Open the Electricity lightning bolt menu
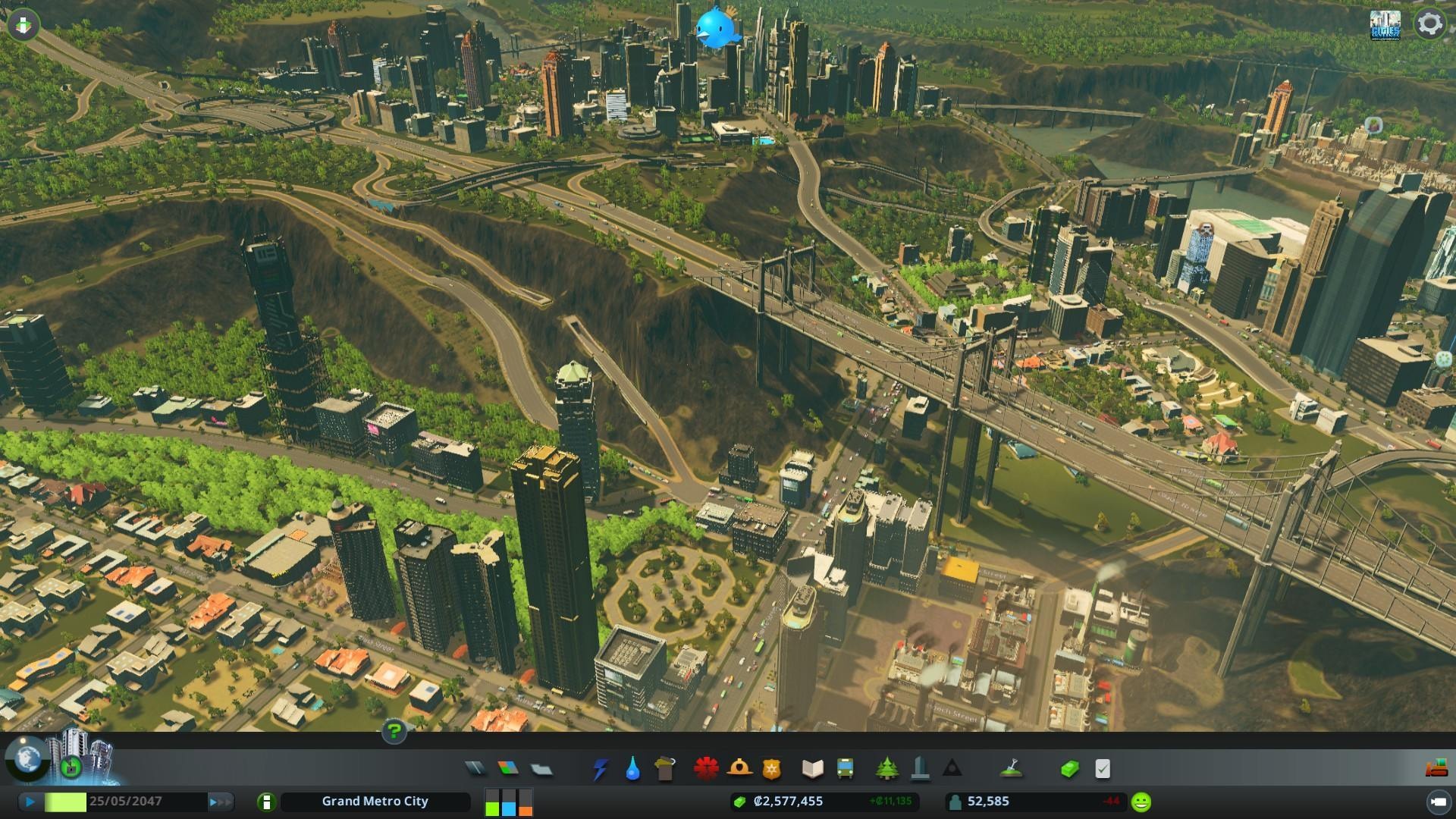This screenshot has height=819, width=1456. (600, 769)
